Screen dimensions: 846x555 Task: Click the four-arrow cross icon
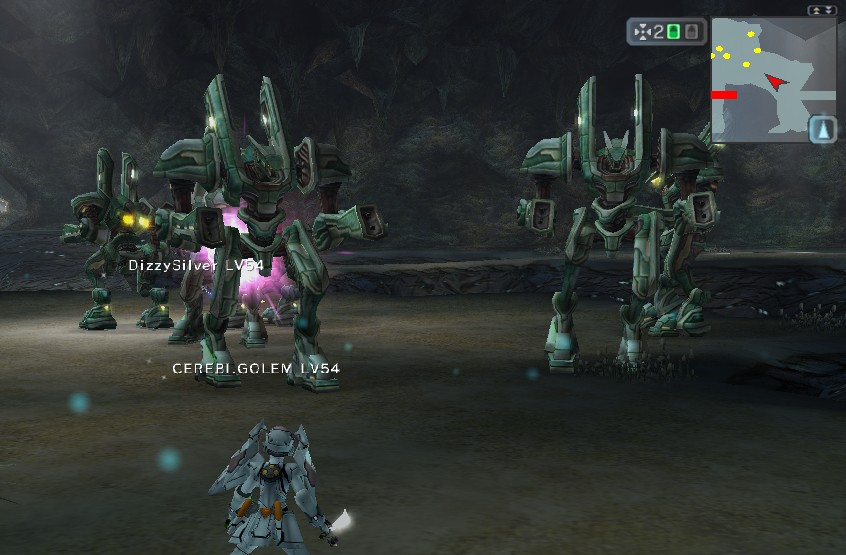(x=642, y=32)
